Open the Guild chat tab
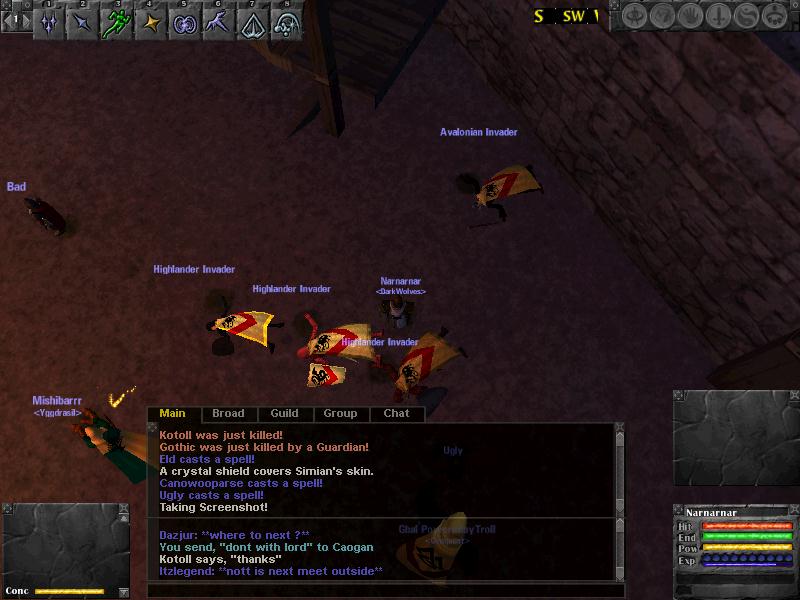 [x=284, y=413]
